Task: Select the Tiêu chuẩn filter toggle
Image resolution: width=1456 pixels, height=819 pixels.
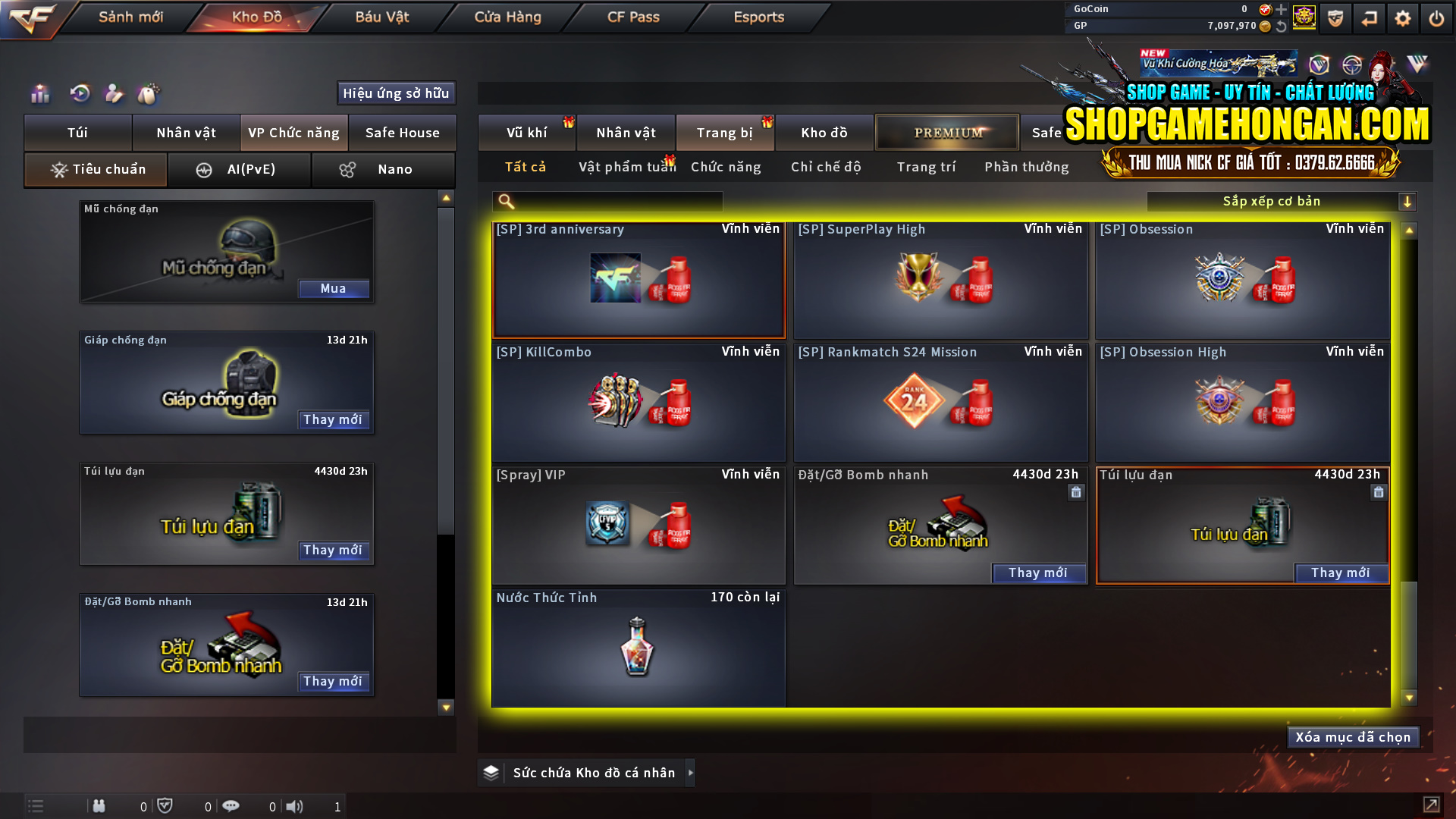Action: (x=95, y=169)
